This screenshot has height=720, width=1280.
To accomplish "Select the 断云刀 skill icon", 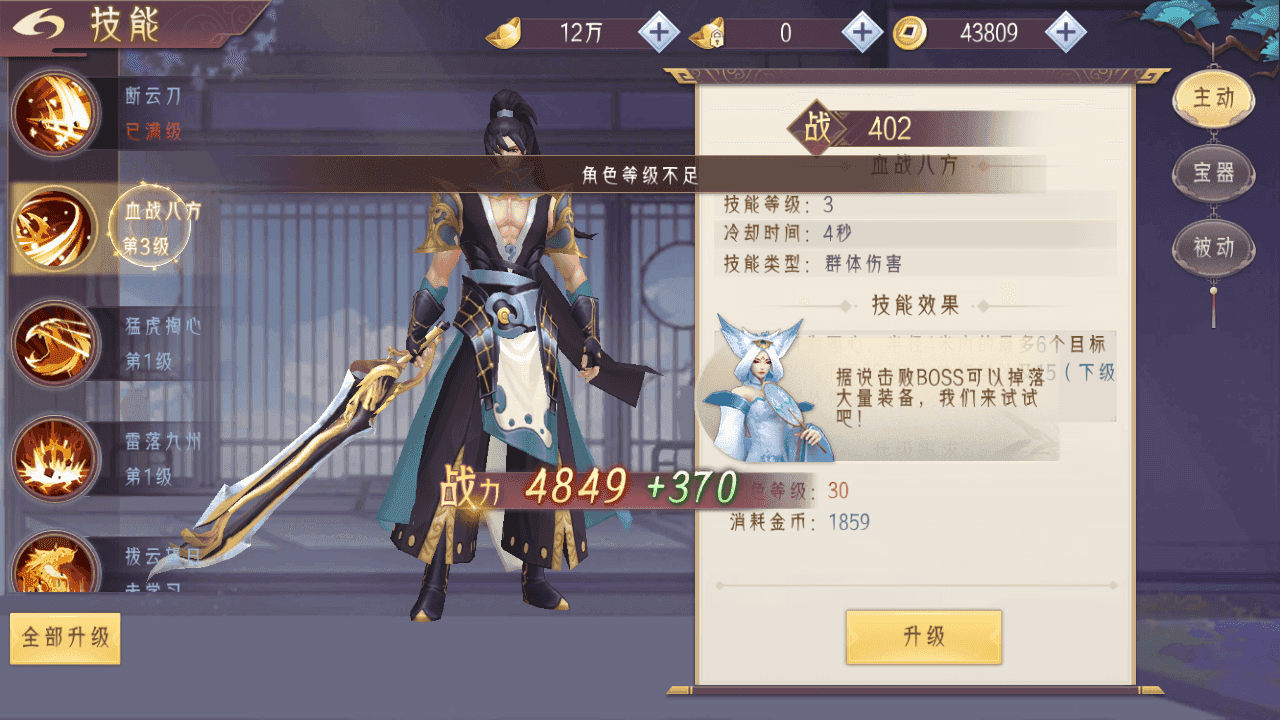I will [56, 113].
